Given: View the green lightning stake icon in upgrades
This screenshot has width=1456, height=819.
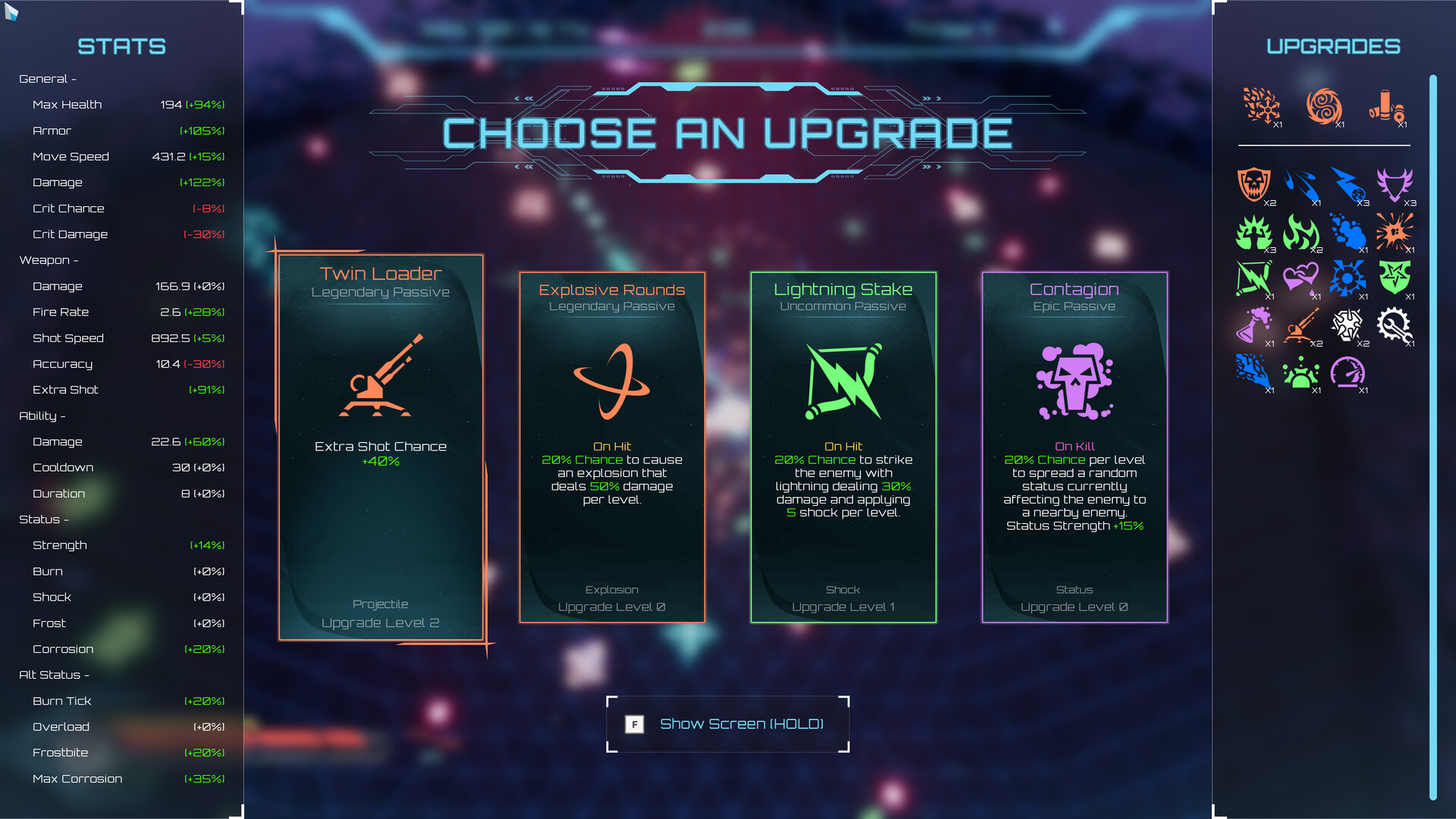Looking at the screenshot, I should pos(1254,278).
